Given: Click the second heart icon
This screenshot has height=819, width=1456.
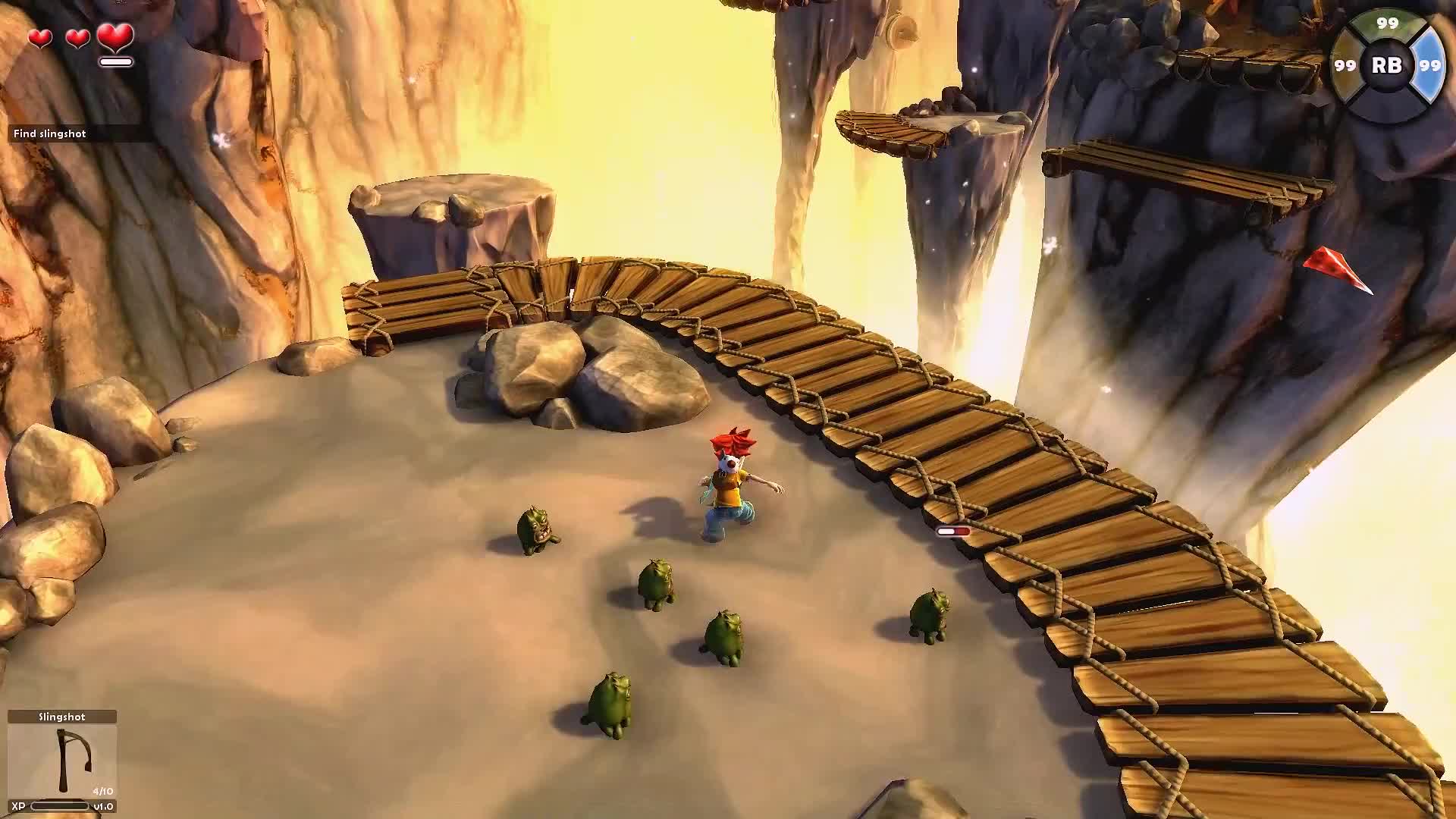Looking at the screenshot, I should coord(77,36).
